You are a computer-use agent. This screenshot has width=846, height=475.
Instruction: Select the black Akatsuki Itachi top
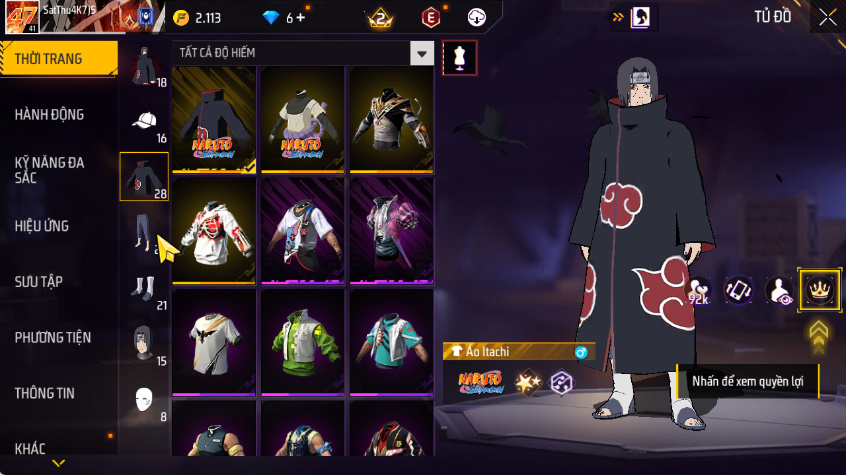213,120
